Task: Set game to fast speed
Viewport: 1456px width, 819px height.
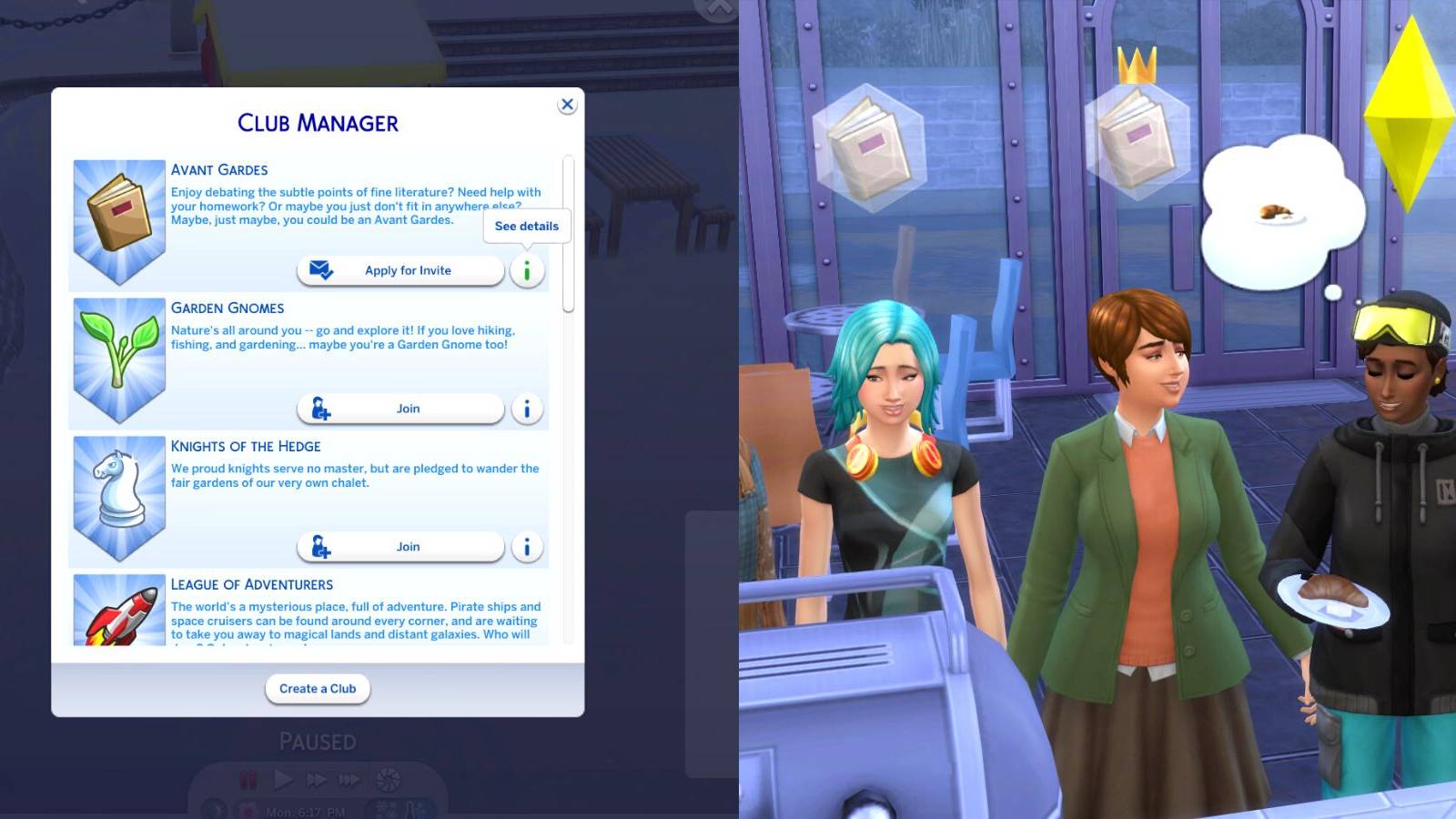Action: pos(318,779)
